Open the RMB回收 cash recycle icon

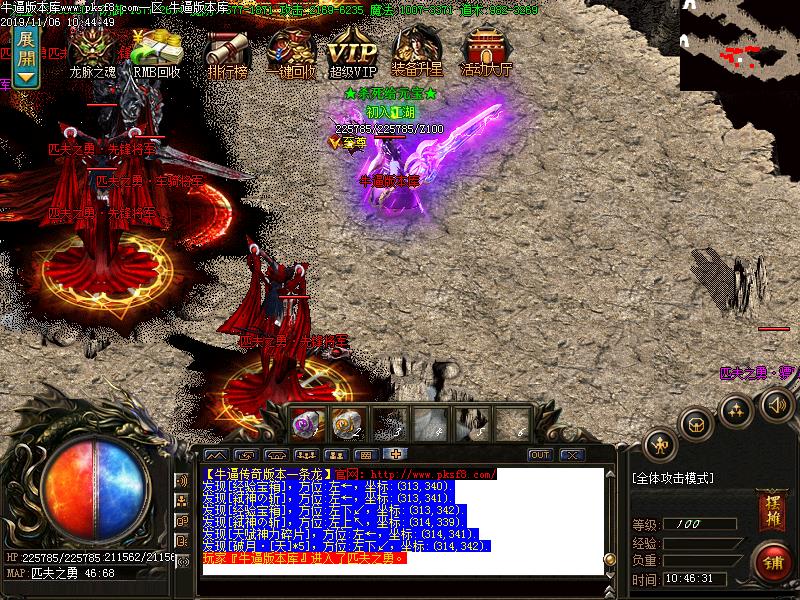pyautogui.click(x=157, y=50)
